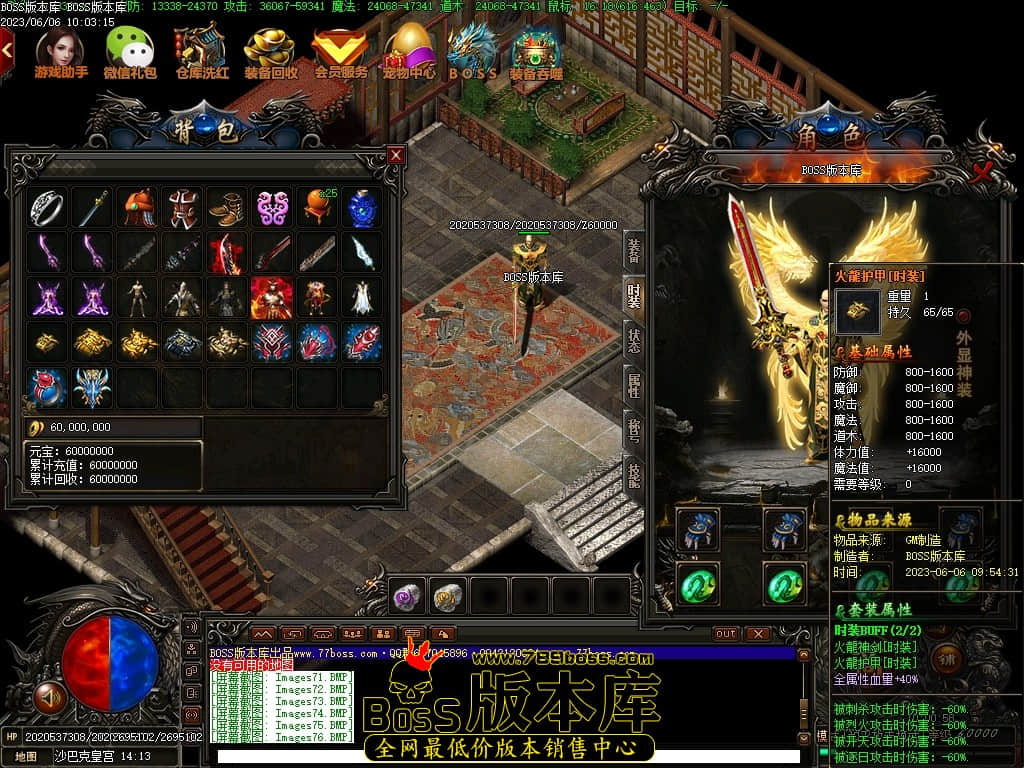Close the 背包 backpack window

click(396, 155)
